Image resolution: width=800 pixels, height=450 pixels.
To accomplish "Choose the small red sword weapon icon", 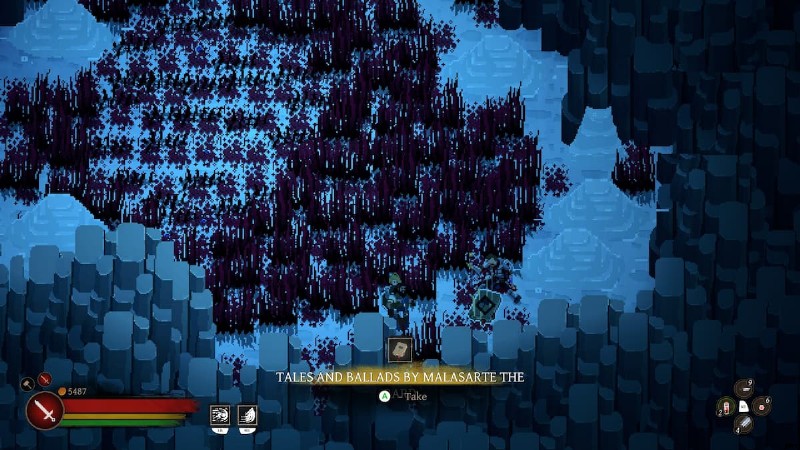I will (x=44, y=379).
